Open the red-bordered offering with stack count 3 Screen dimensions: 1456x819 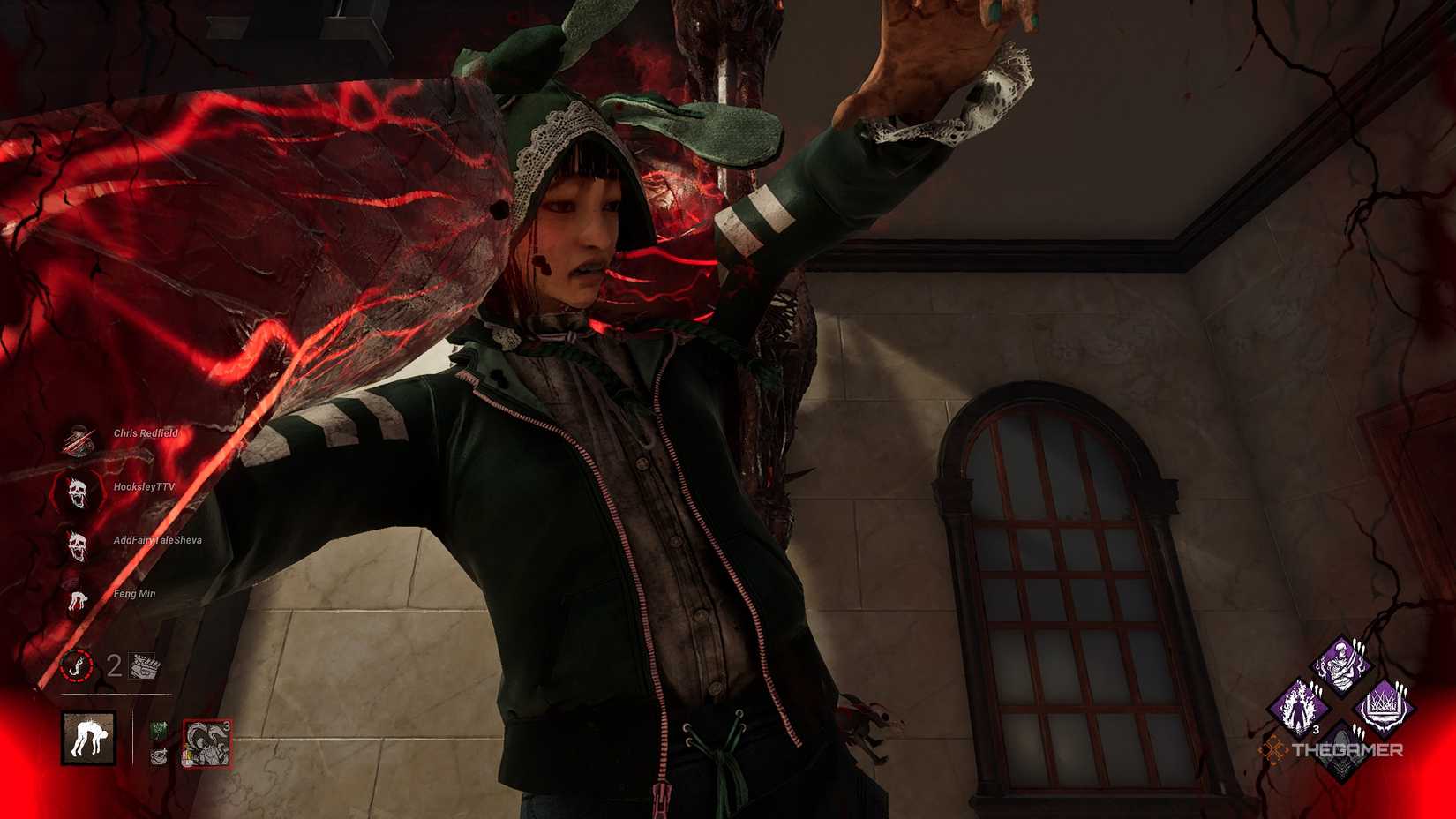(x=208, y=743)
